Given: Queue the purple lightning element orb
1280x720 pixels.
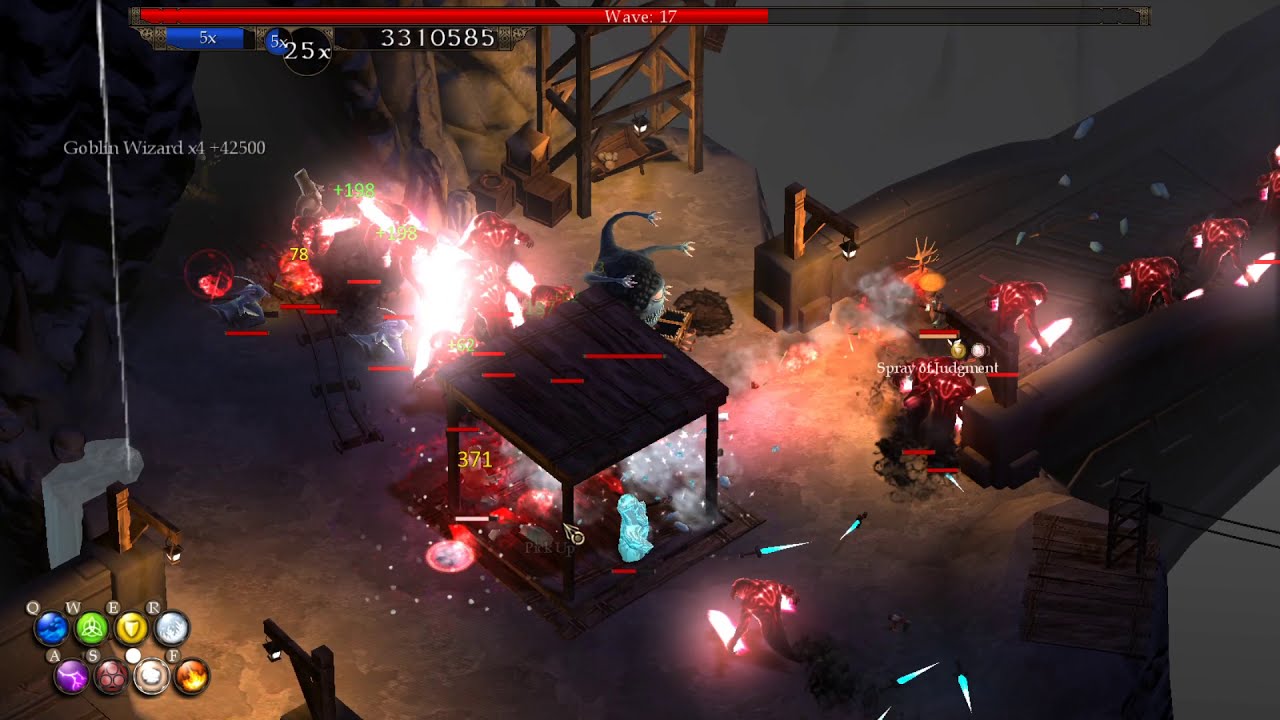Looking at the screenshot, I should [71, 678].
